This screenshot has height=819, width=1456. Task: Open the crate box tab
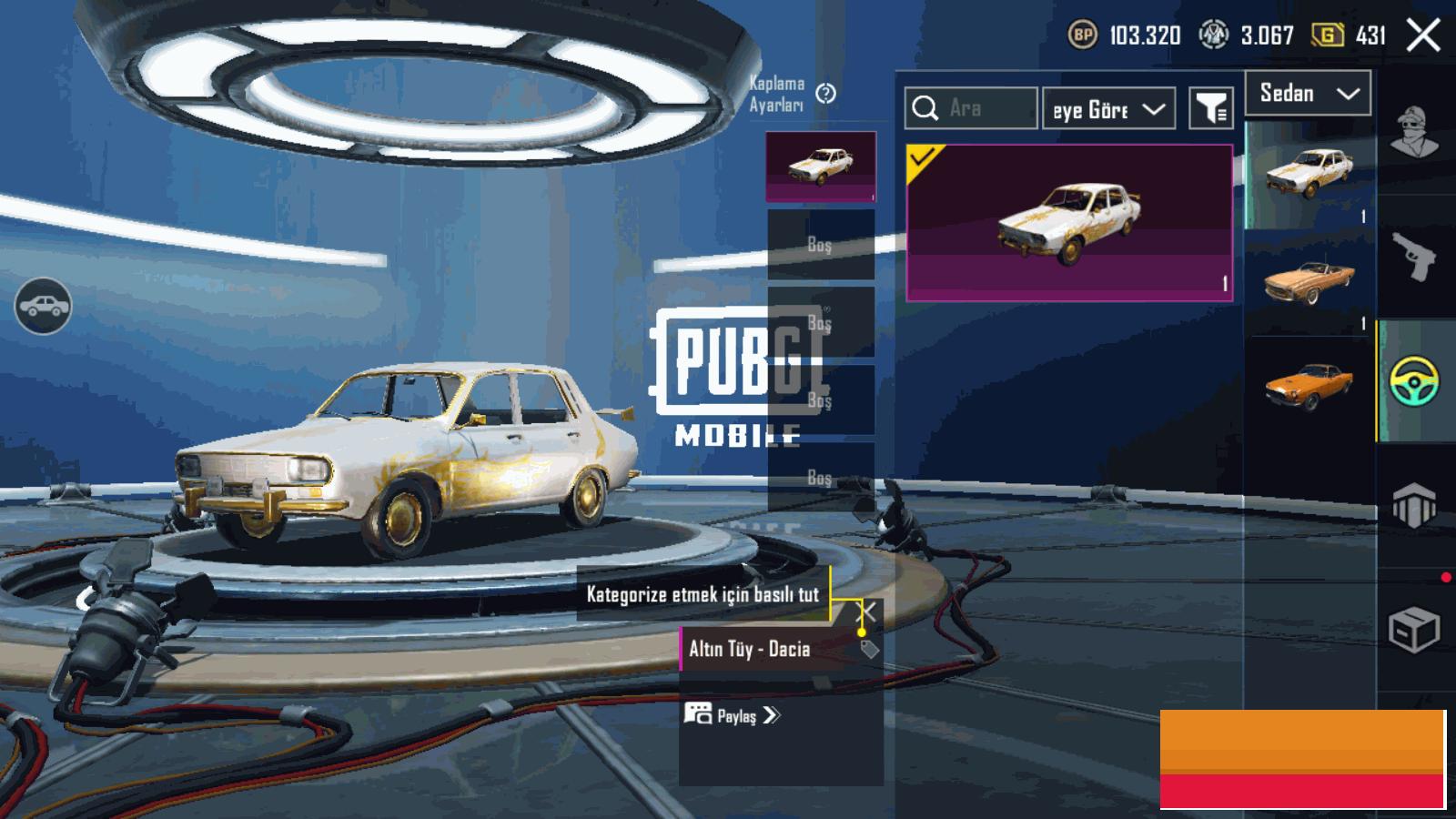[1414, 628]
